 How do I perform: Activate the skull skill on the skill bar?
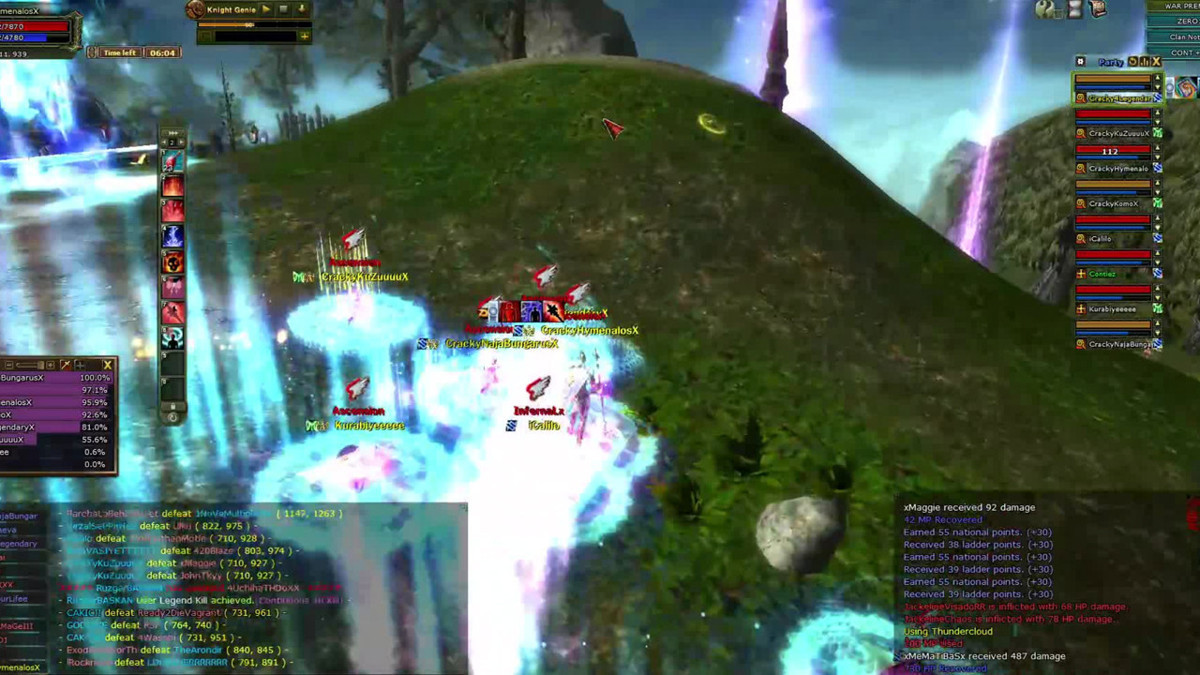[x=173, y=262]
